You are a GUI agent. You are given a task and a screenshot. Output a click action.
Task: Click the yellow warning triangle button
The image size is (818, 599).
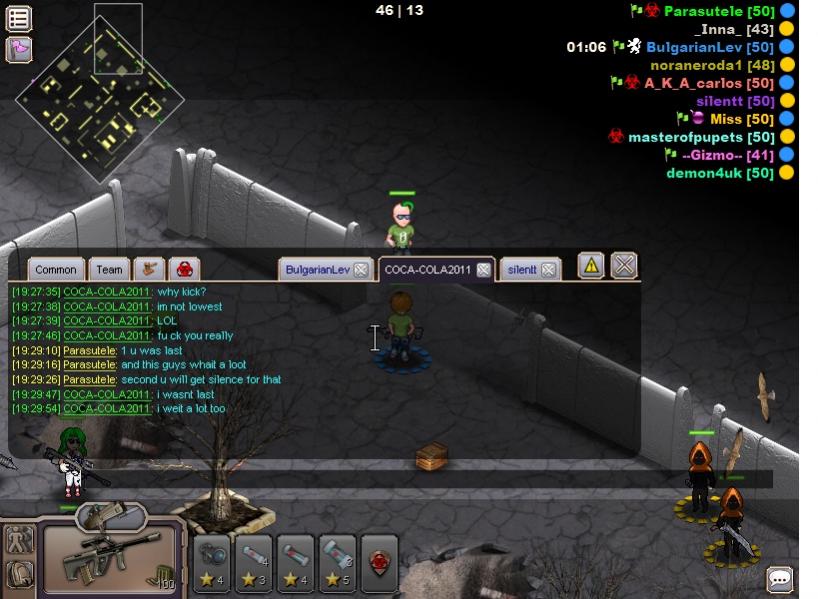[x=591, y=265]
